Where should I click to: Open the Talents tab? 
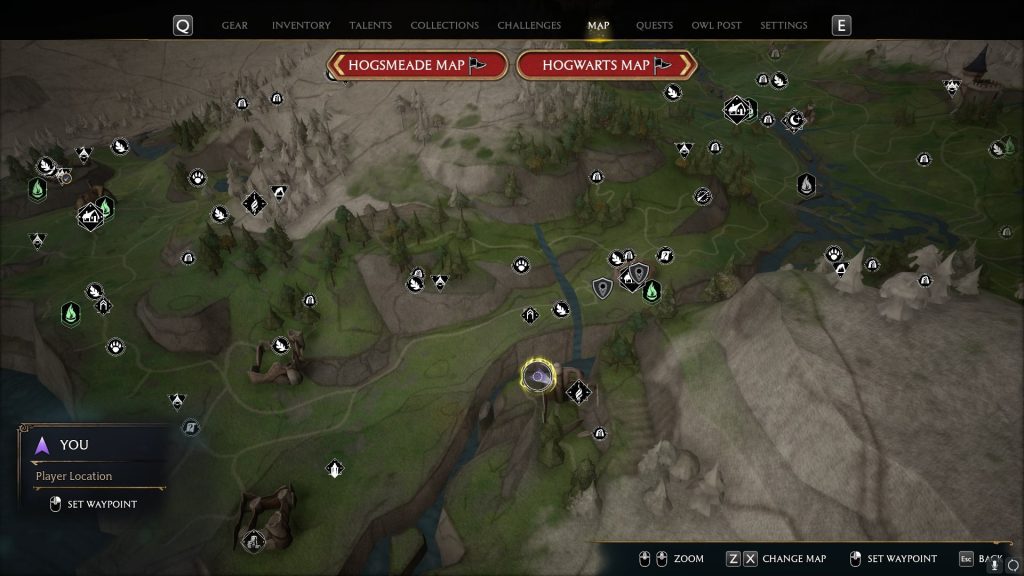coord(370,25)
